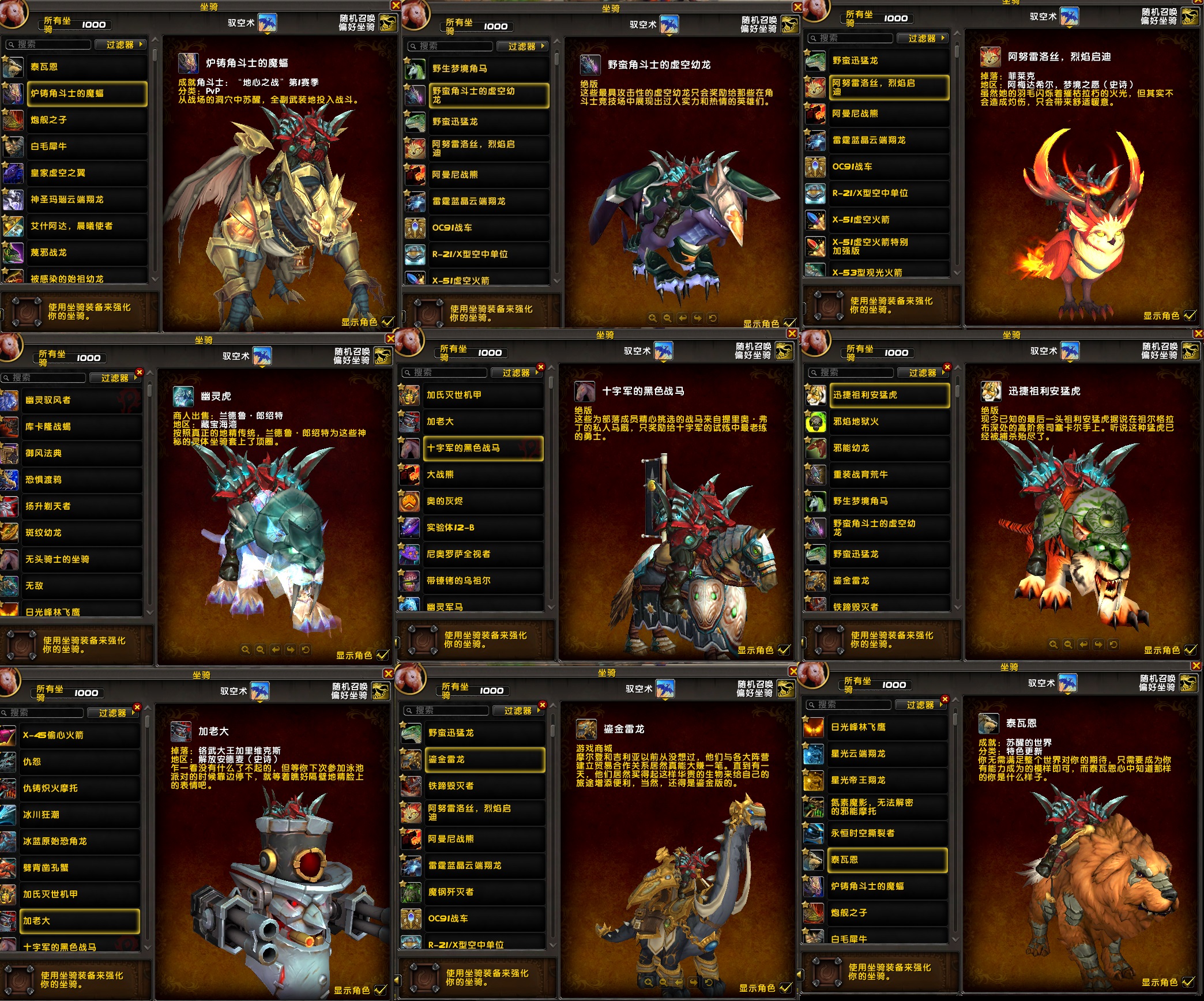Pick the 库卡隆战蝎 mount row
The image size is (1204, 1001).
pyautogui.click(x=81, y=427)
